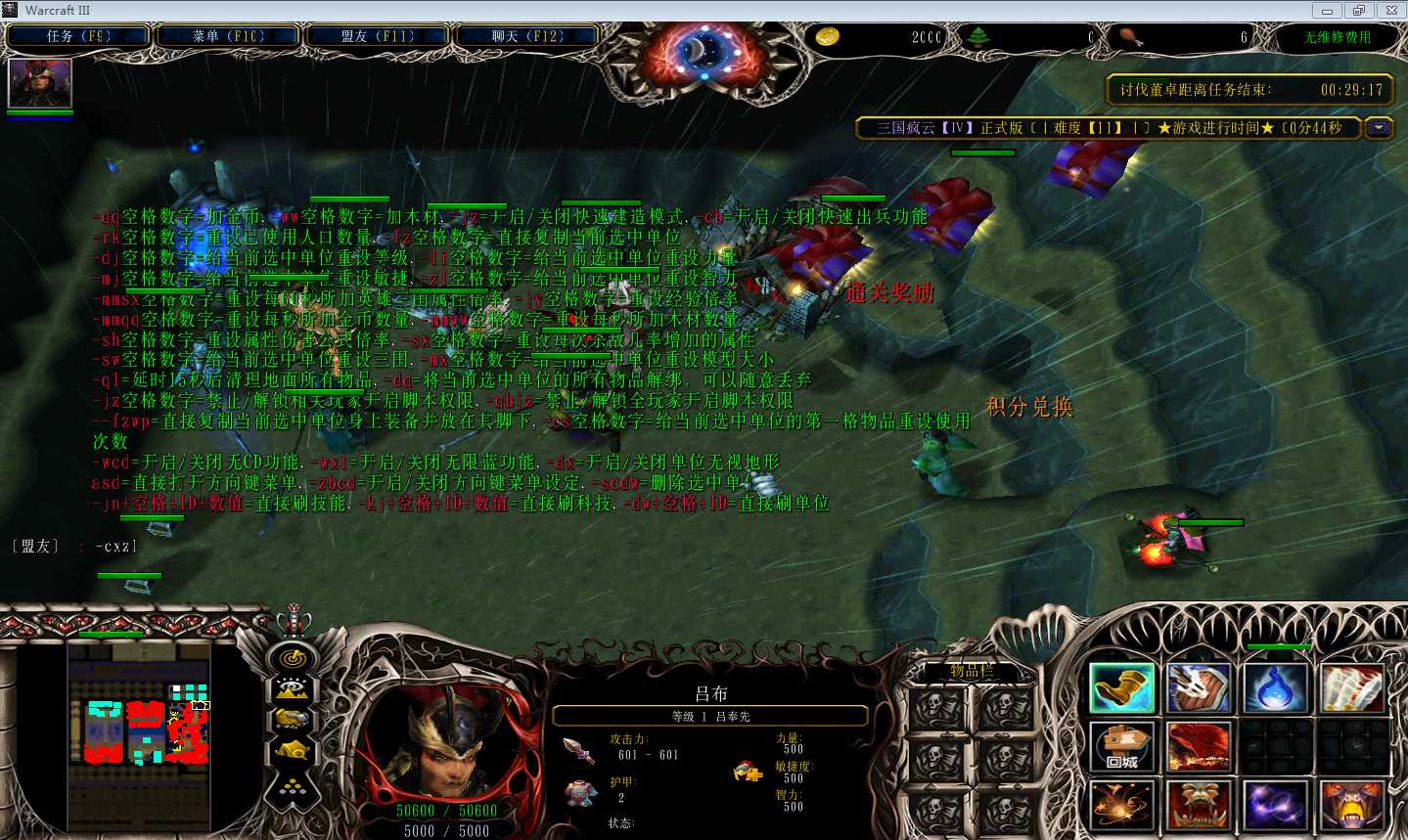Select the golden boot move command
This screenshot has height=840, width=1408.
tap(1122, 687)
